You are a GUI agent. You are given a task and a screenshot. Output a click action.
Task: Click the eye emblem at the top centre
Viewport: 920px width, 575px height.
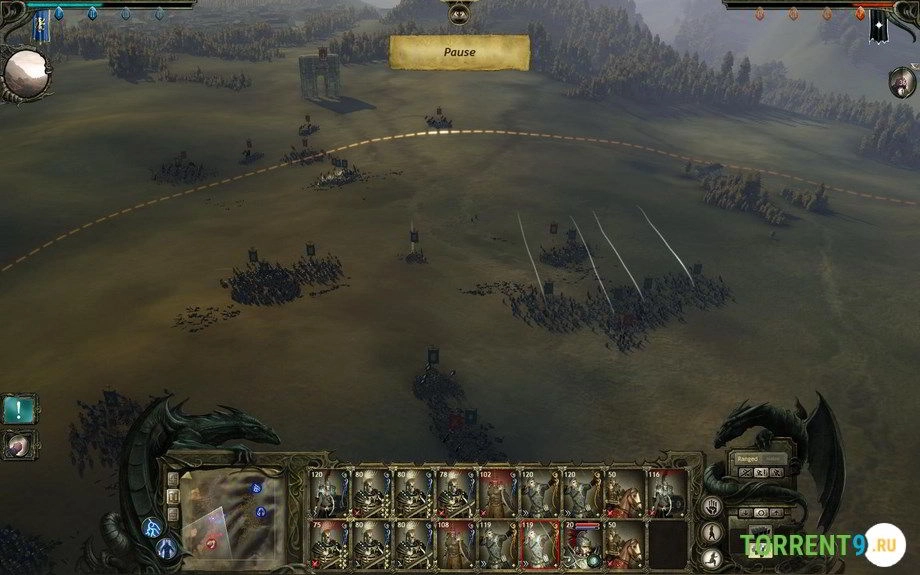459,13
